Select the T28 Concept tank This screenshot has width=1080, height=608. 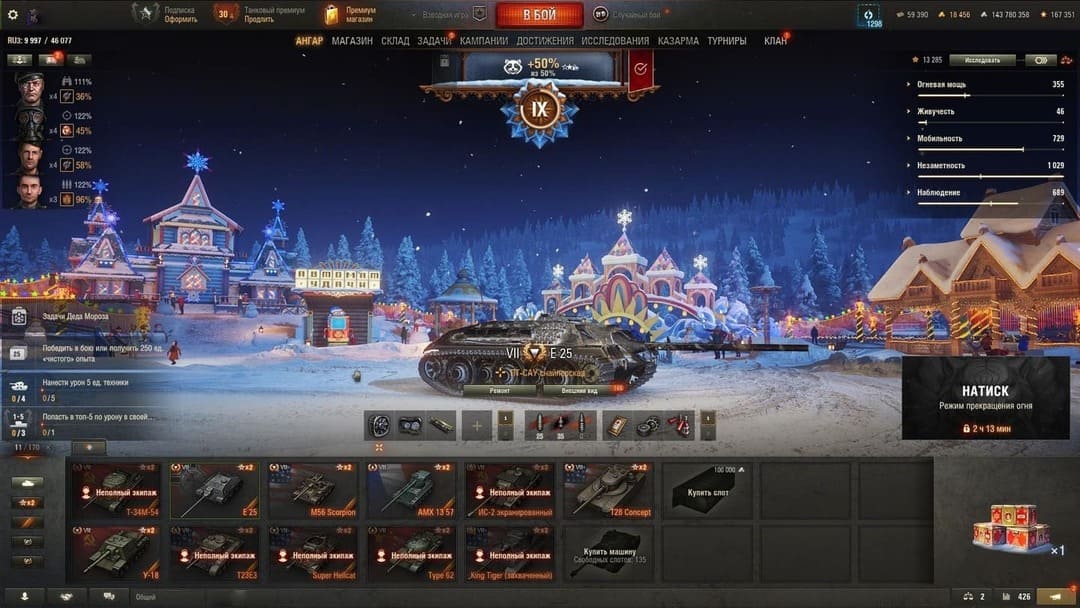(608, 490)
